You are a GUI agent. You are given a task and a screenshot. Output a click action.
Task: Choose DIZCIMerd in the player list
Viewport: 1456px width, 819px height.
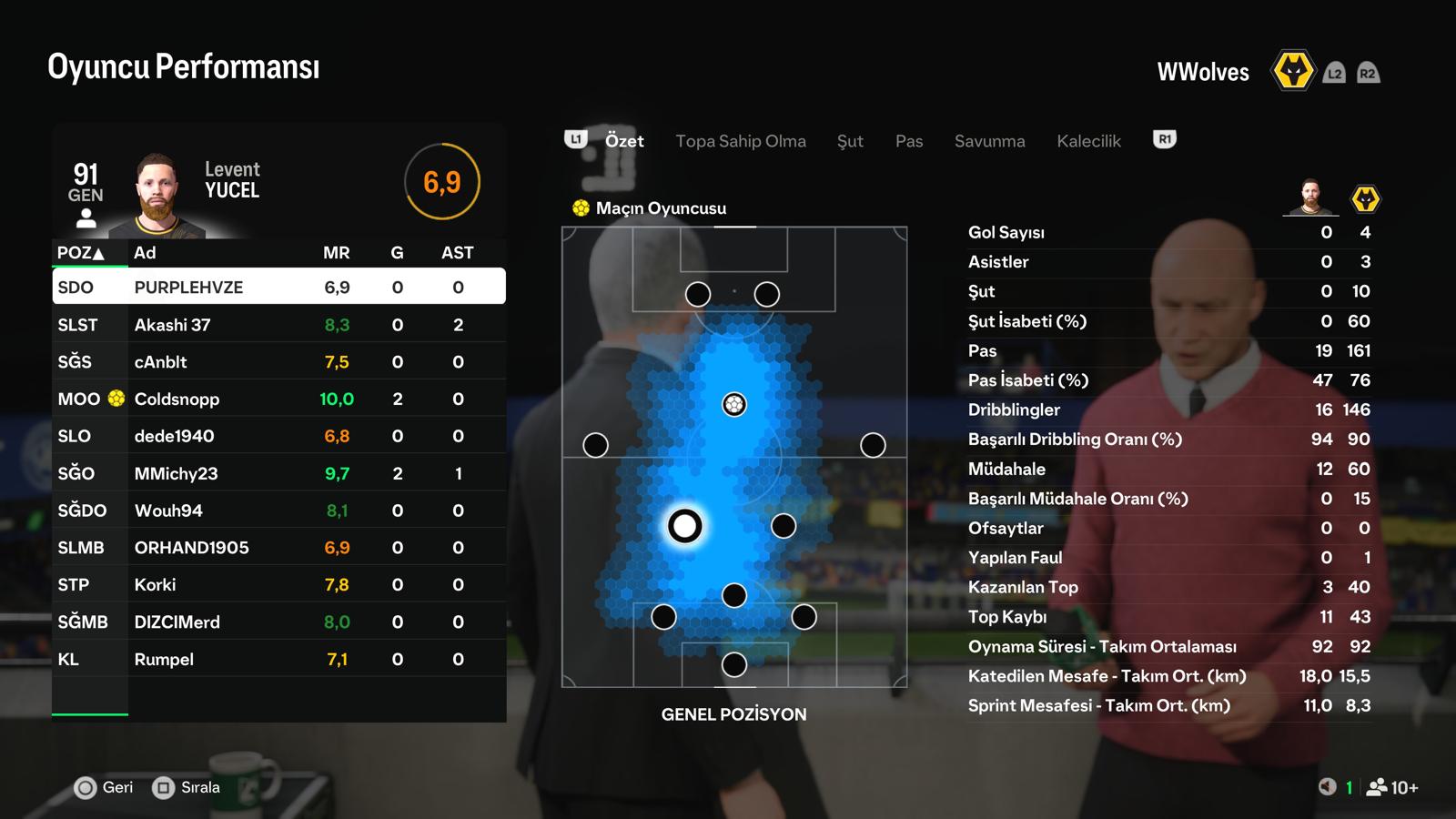278,622
